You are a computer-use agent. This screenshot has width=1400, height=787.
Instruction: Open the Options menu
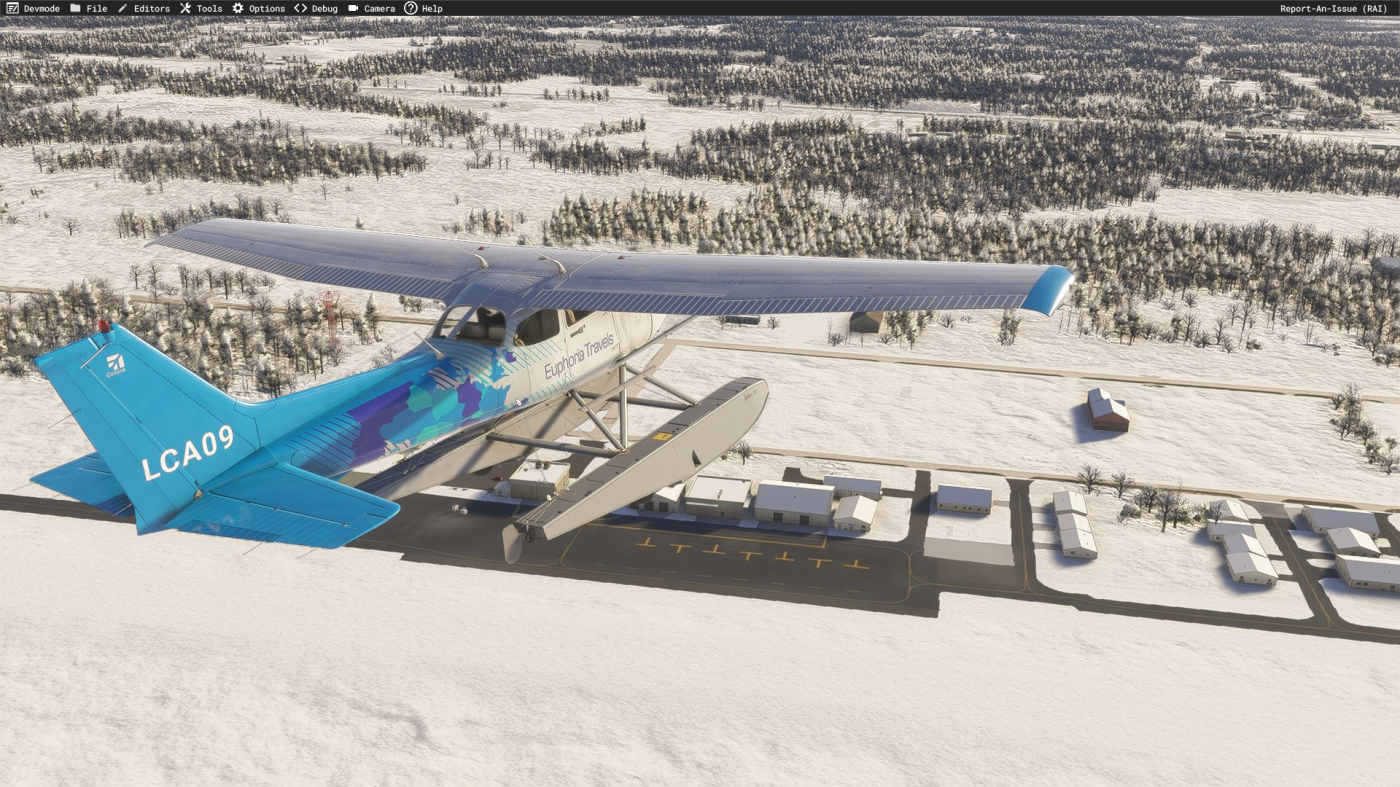coord(259,8)
